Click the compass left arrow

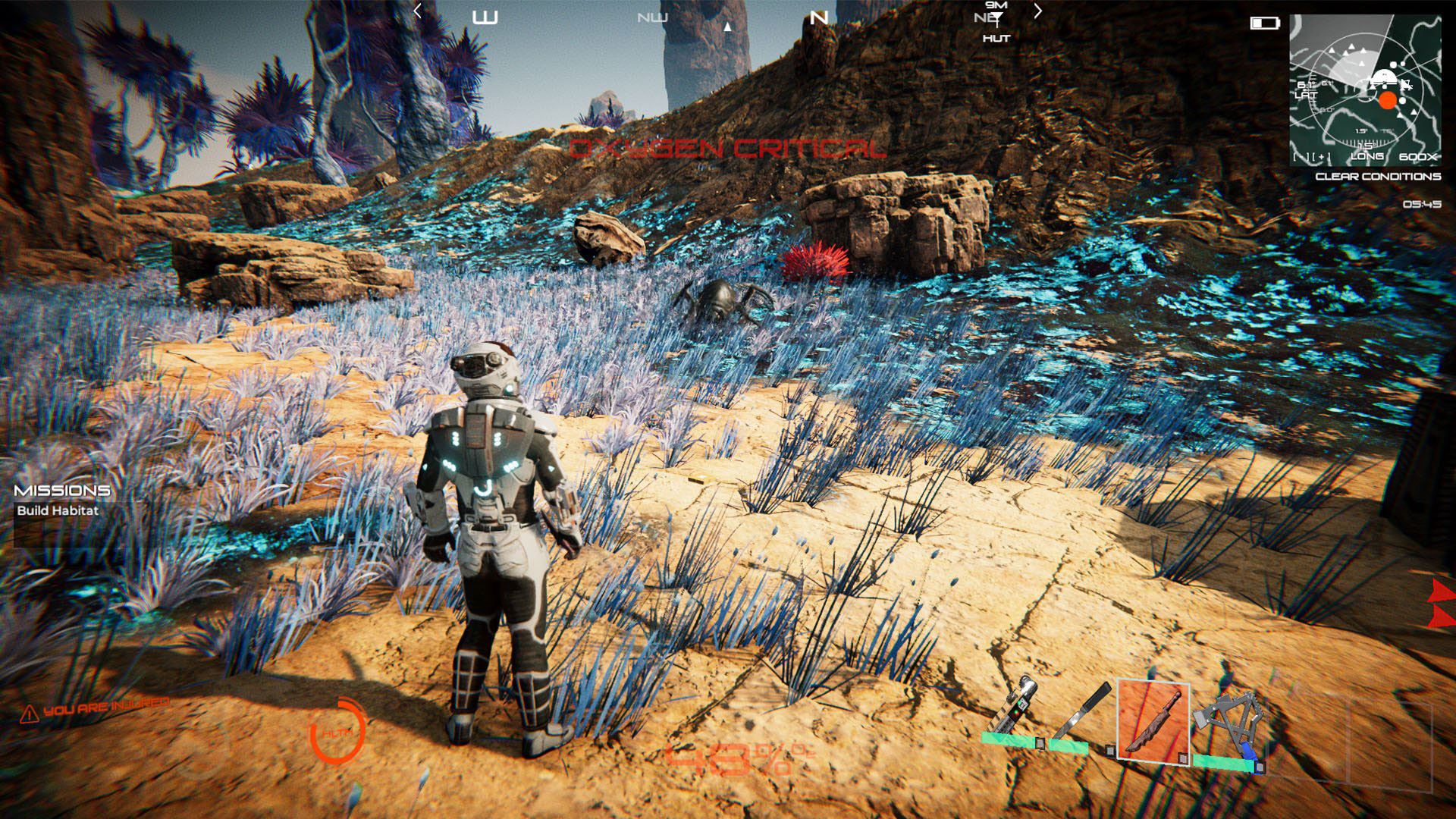click(417, 11)
